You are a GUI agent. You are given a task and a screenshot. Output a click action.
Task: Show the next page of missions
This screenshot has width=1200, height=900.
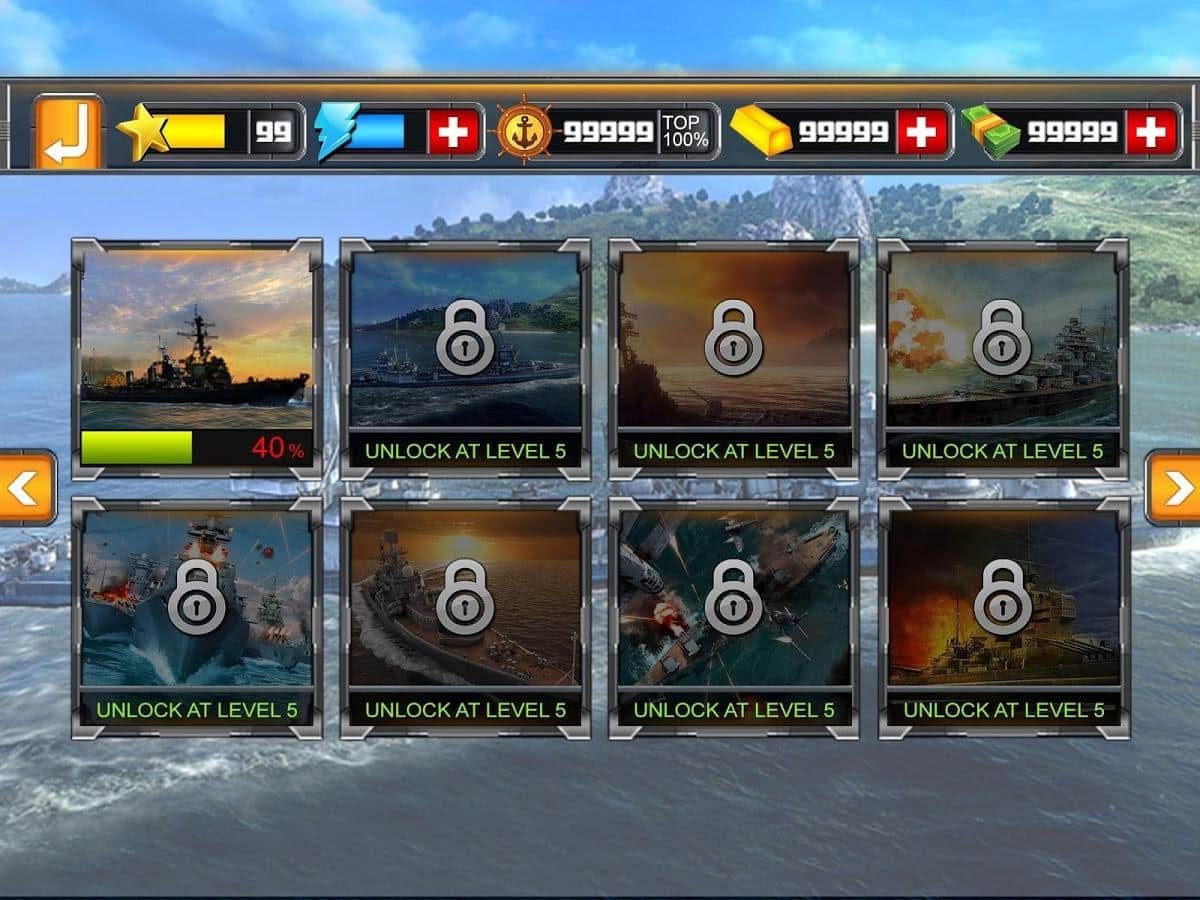pos(1175,487)
